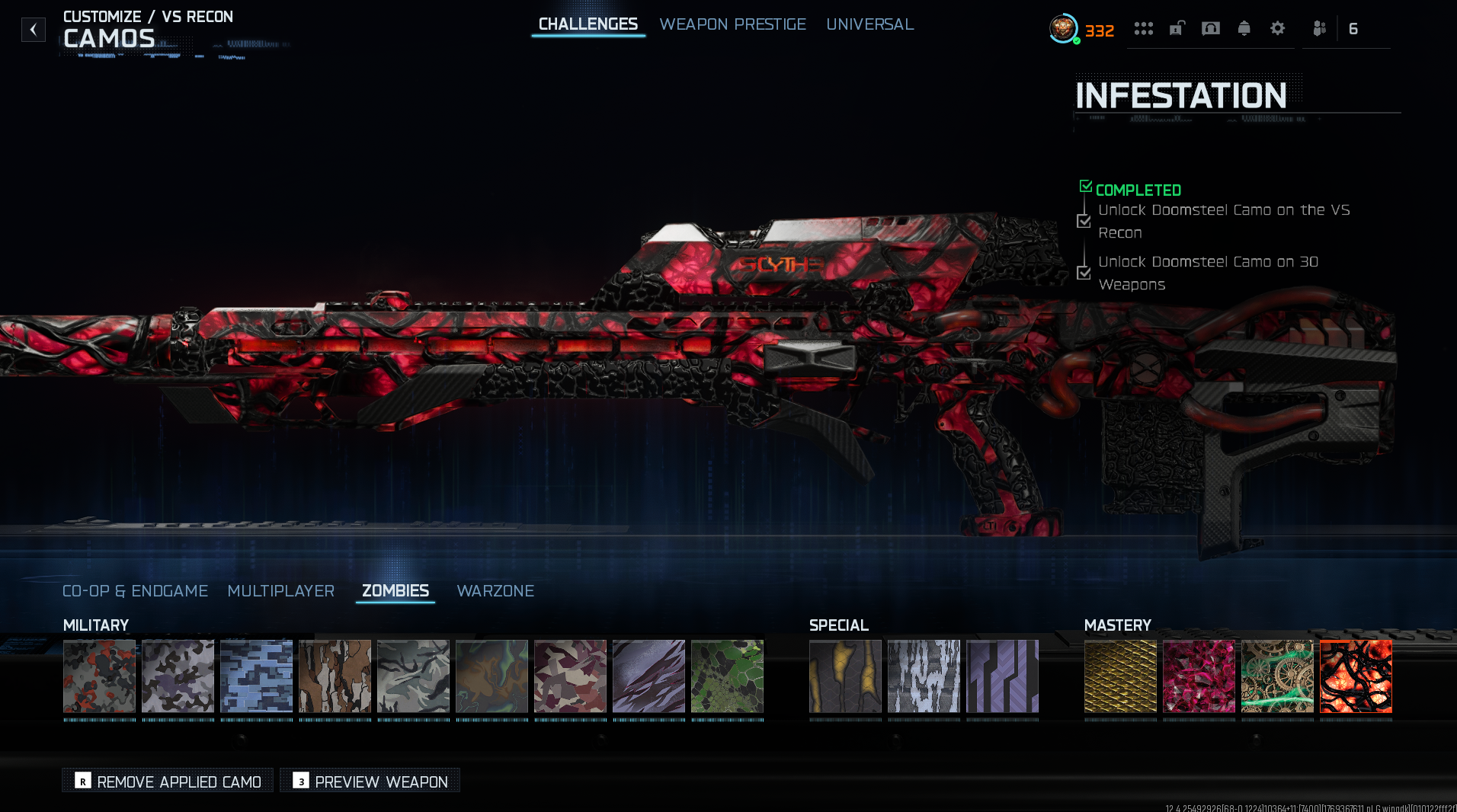Open the Co-op & Endgame camo category
1457x812 pixels.
point(135,591)
